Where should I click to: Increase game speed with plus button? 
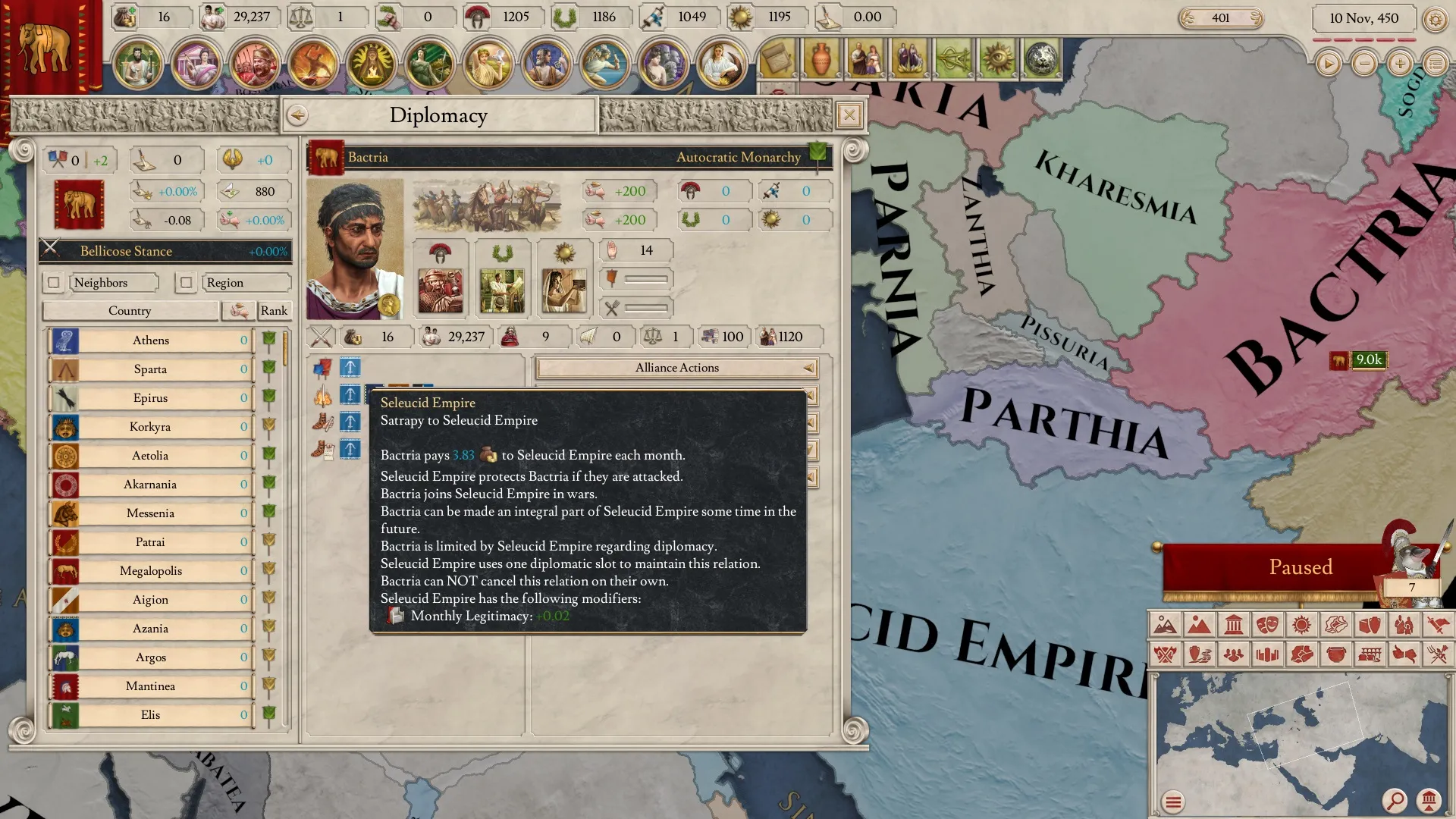[1400, 64]
